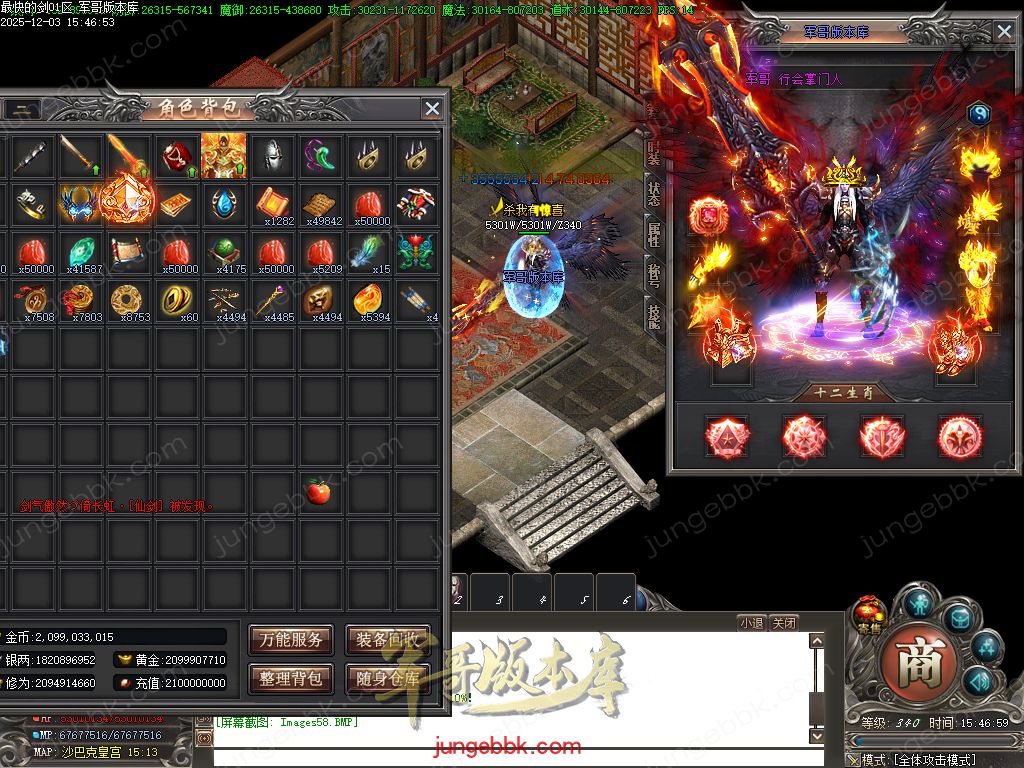The height and width of the screenshot is (768, 1024).
Task: Select the blue water-drop amulet item
Action: coord(223,203)
